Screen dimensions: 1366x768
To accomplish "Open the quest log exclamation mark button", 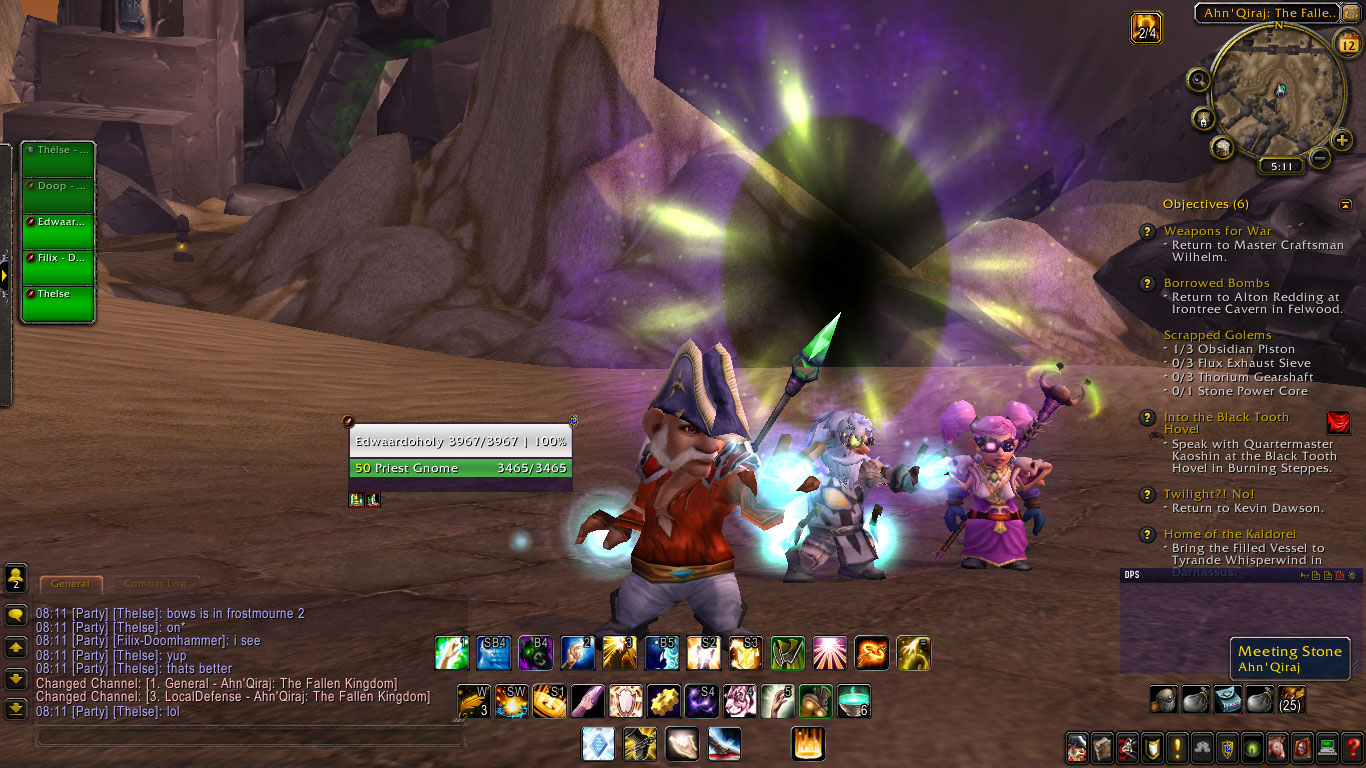I will (x=1177, y=746).
